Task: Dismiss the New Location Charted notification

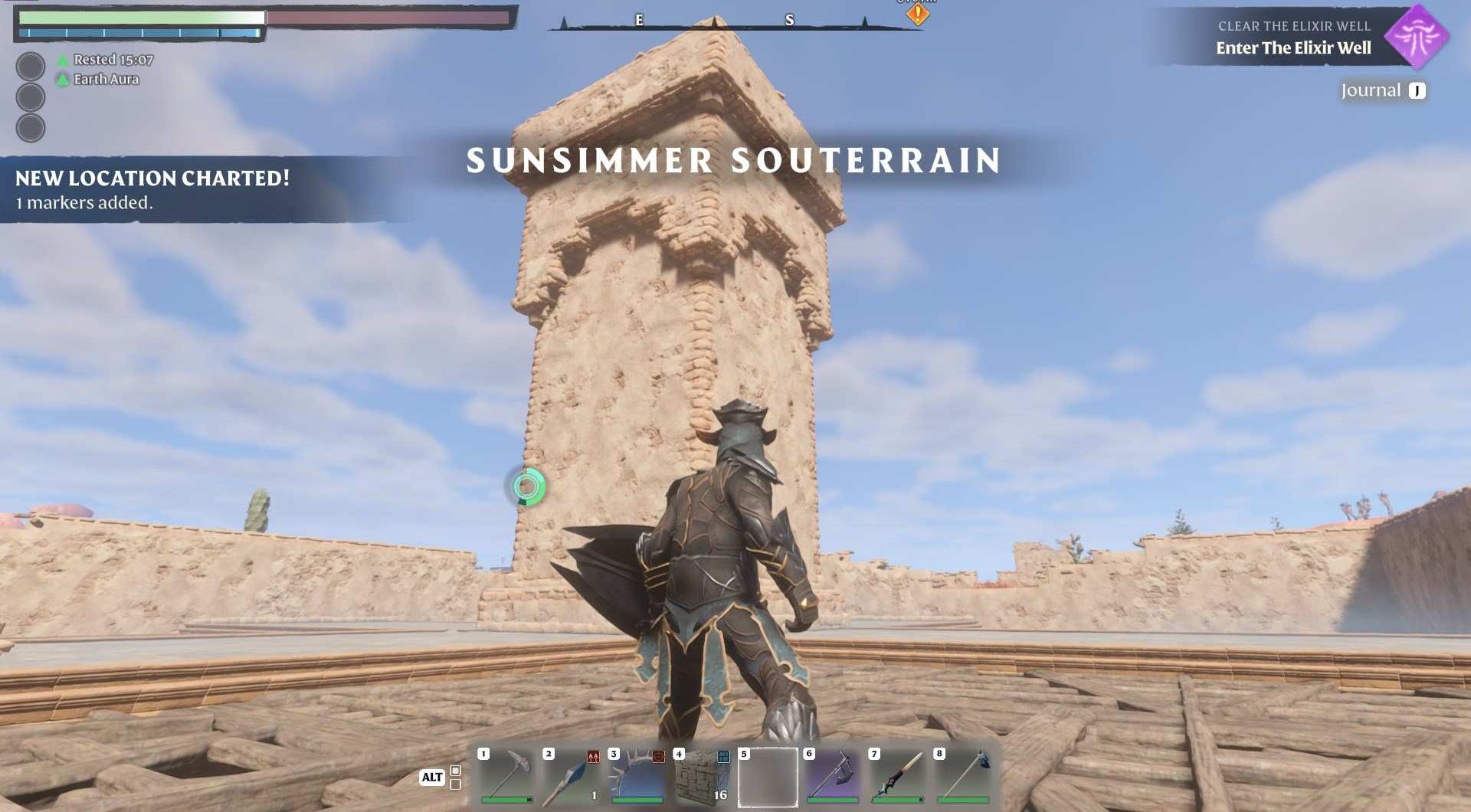Action: pos(151,188)
